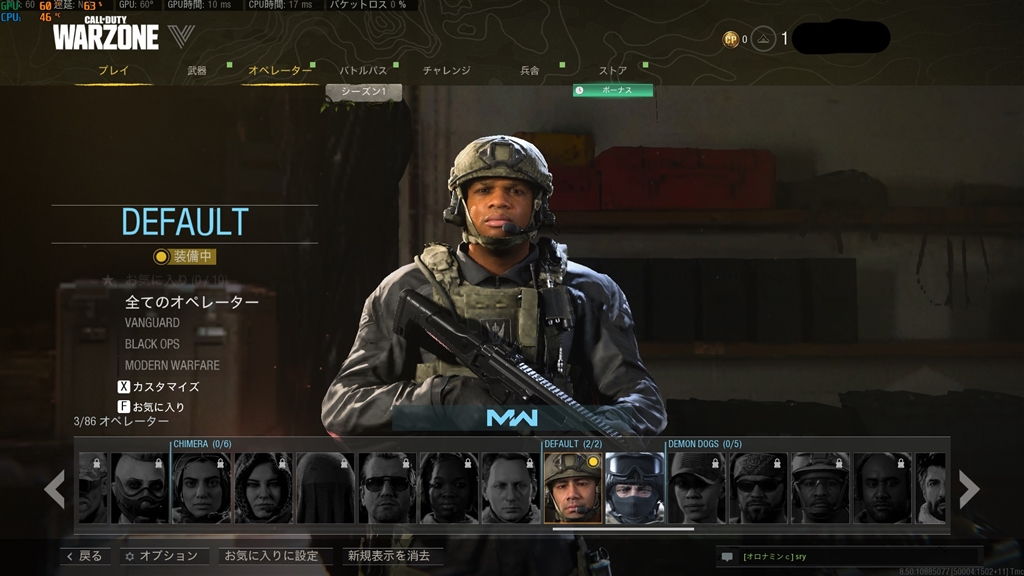
Task: Advance operator list with right arrow
Action: [969, 488]
